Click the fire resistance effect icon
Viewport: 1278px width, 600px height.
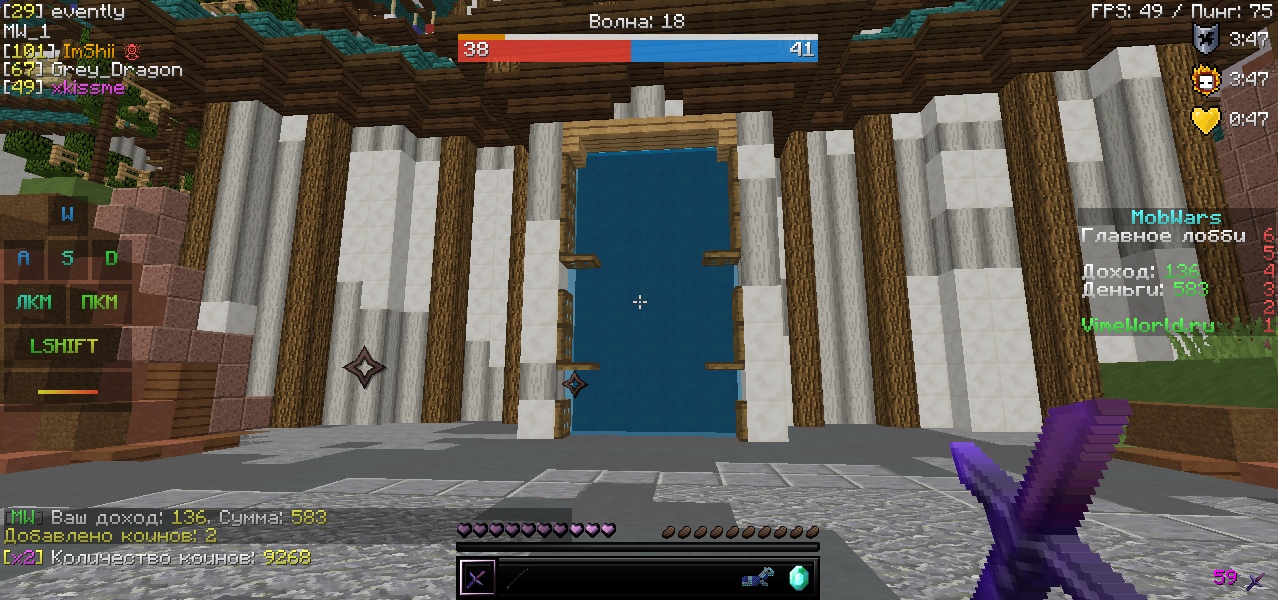(1207, 78)
